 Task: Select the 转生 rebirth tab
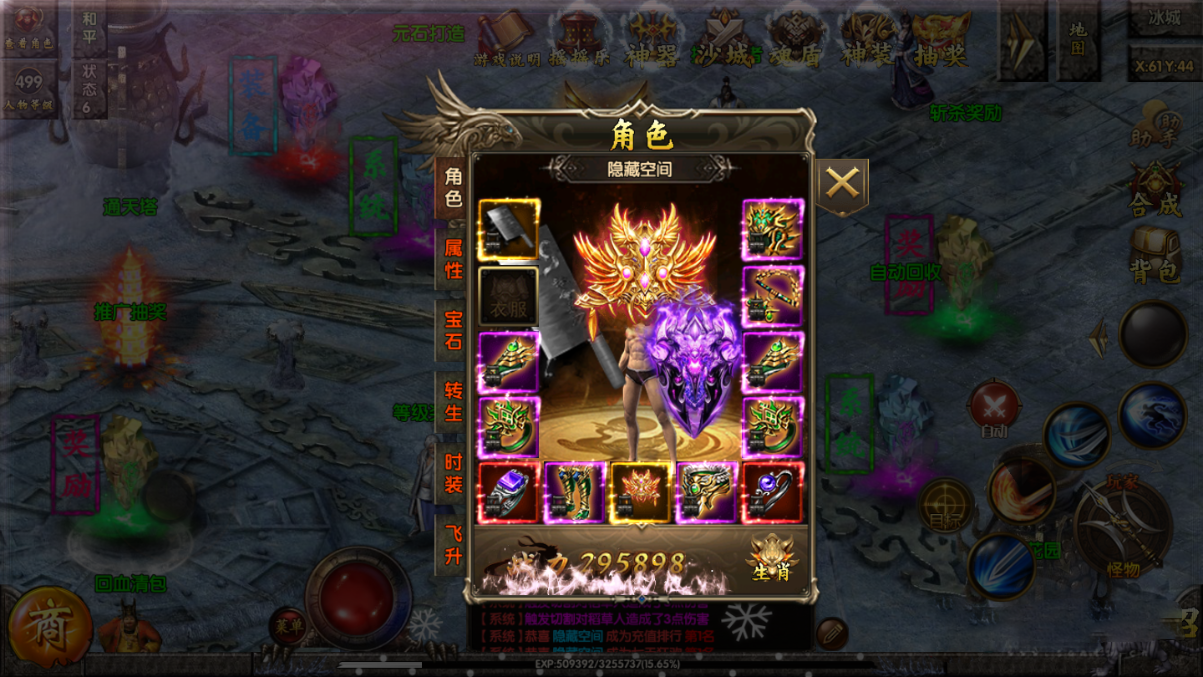tap(453, 400)
